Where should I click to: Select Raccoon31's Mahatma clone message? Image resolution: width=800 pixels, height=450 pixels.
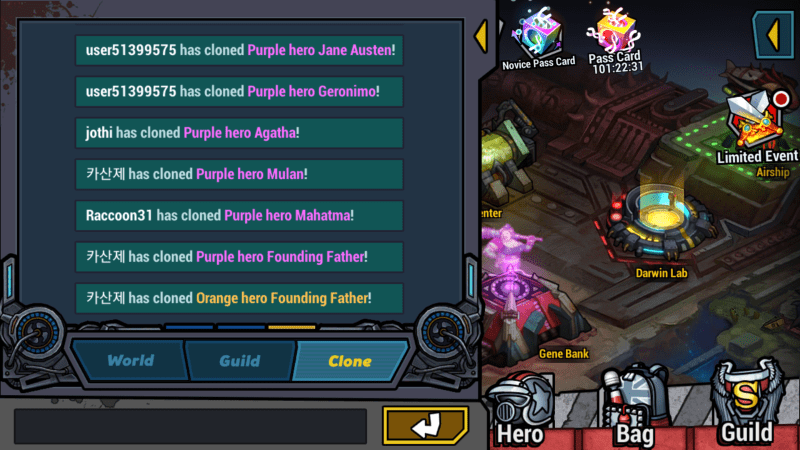point(239,215)
